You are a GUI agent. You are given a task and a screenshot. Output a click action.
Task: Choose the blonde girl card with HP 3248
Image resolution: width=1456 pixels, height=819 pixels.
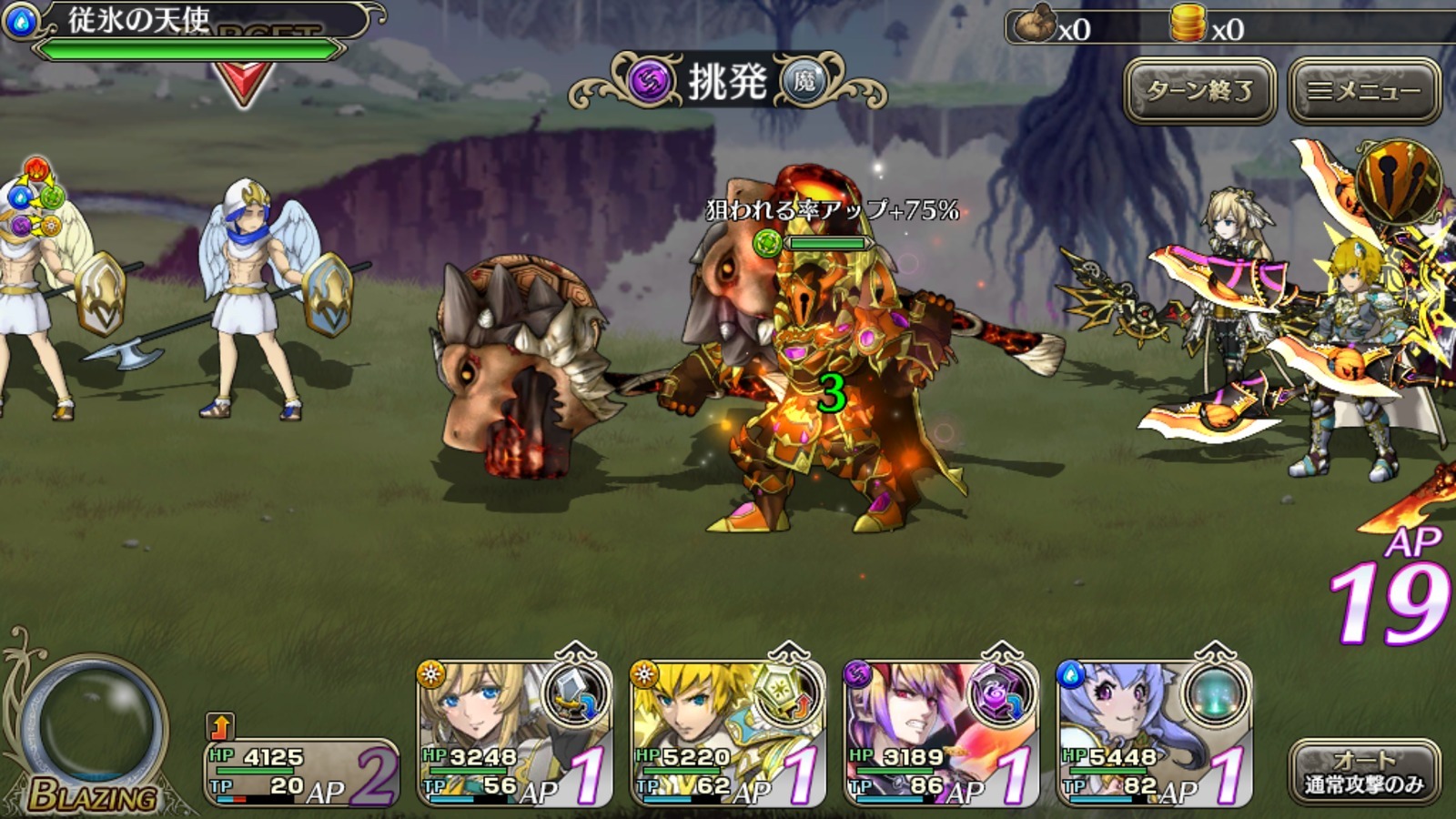[x=514, y=733]
